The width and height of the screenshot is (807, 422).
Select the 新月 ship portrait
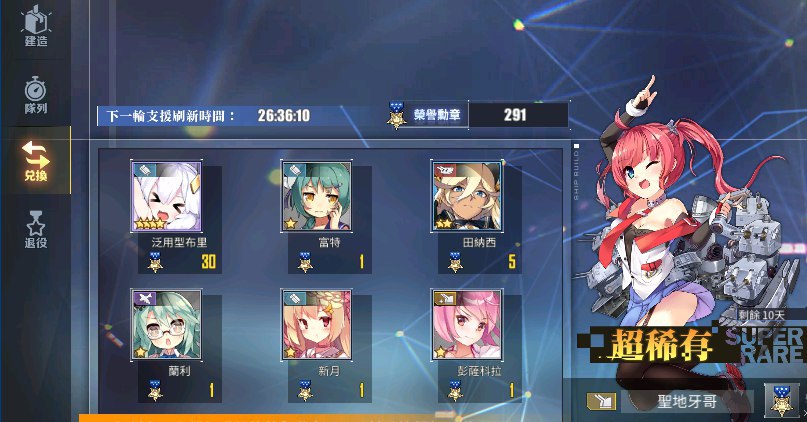(x=316, y=325)
